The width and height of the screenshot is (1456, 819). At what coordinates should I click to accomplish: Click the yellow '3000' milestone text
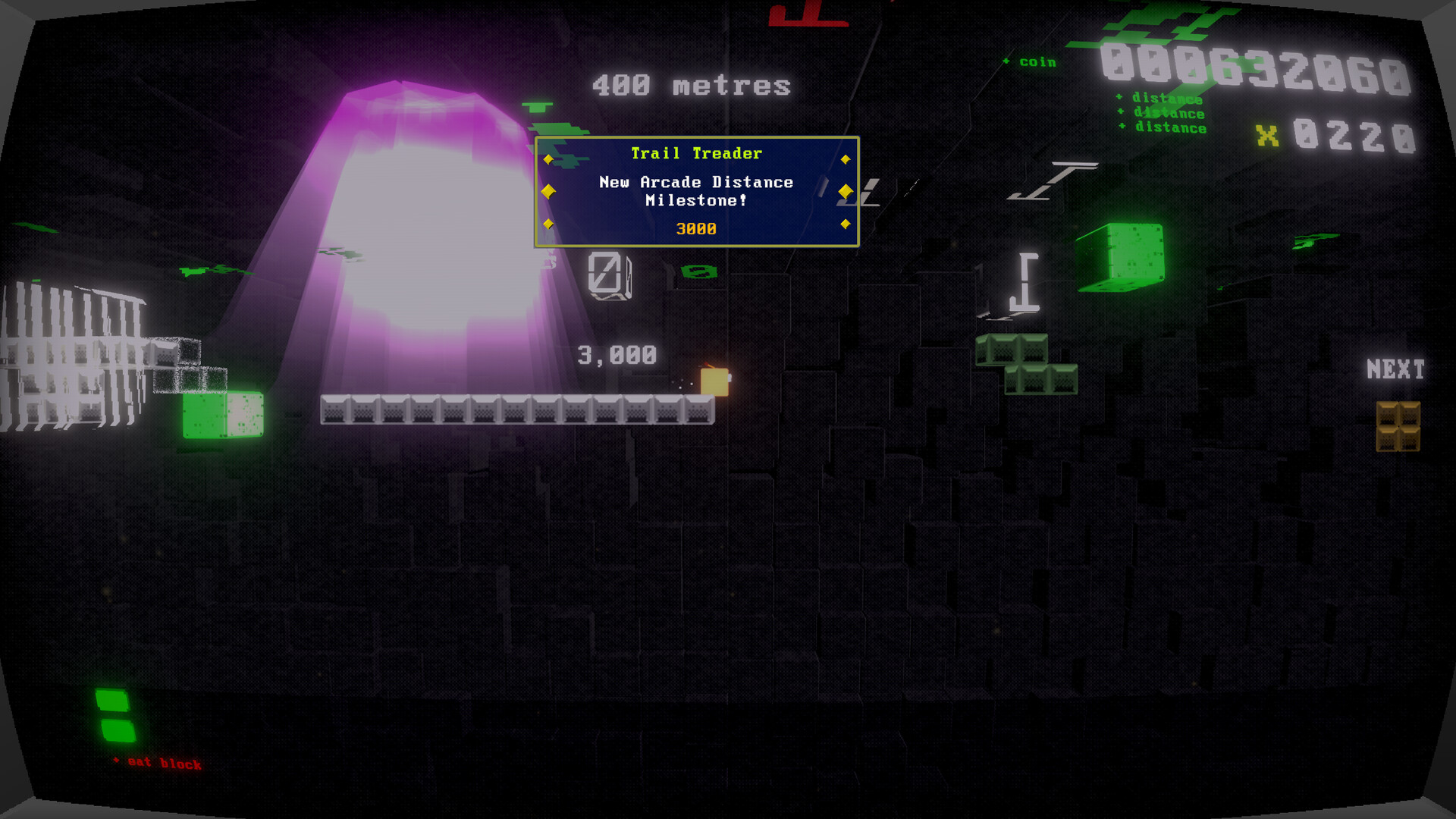coord(695,227)
